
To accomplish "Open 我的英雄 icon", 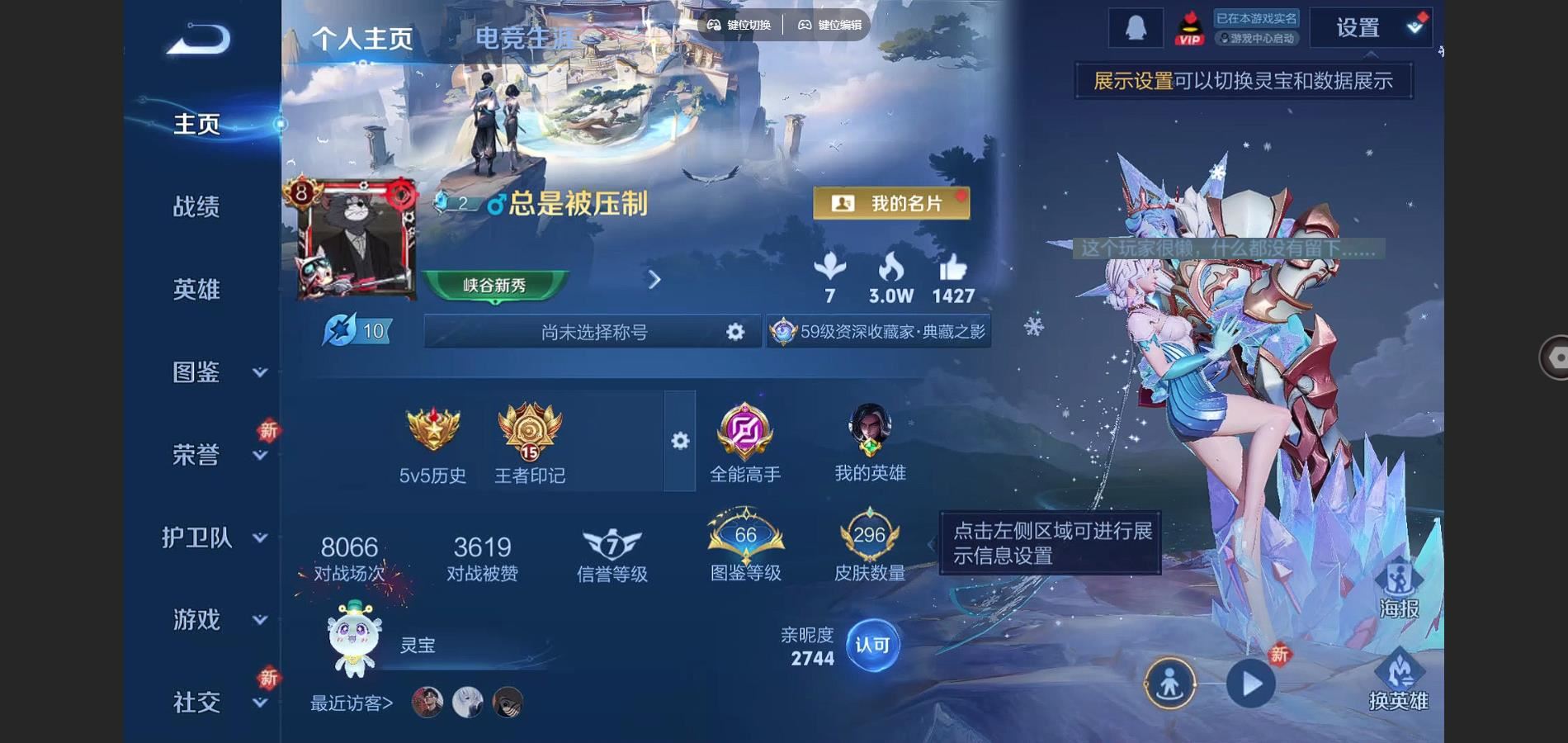I will (x=870, y=442).
